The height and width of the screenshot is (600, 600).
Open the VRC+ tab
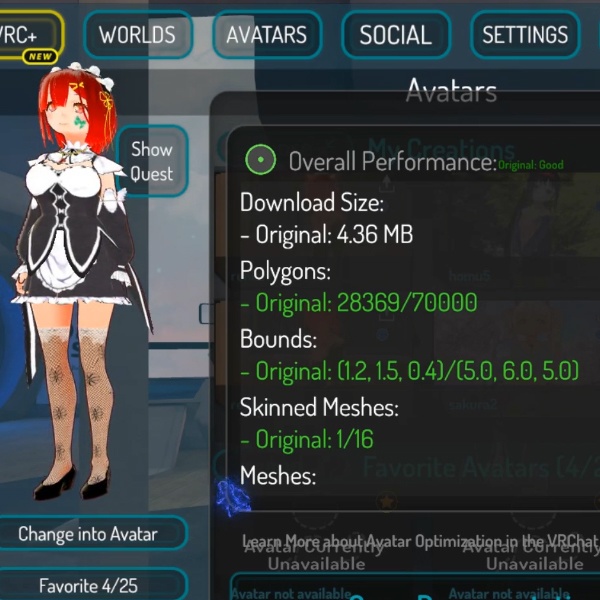point(25,36)
